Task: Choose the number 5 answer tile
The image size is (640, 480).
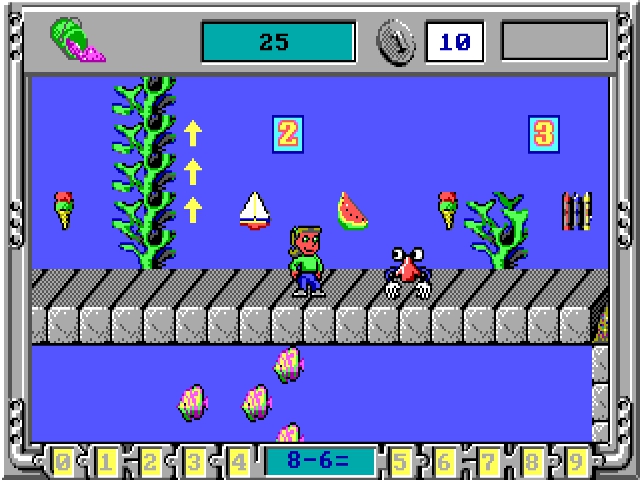Action: pyautogui.click(x=402, y=462)
